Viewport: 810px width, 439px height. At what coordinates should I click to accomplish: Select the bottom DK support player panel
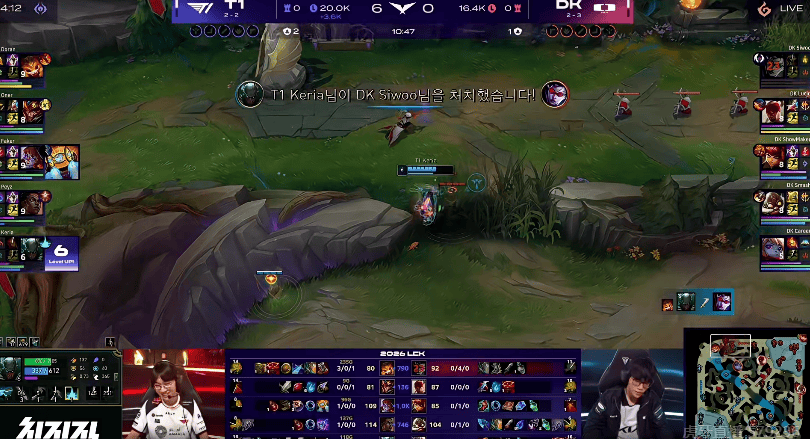[x=784, y=247]
